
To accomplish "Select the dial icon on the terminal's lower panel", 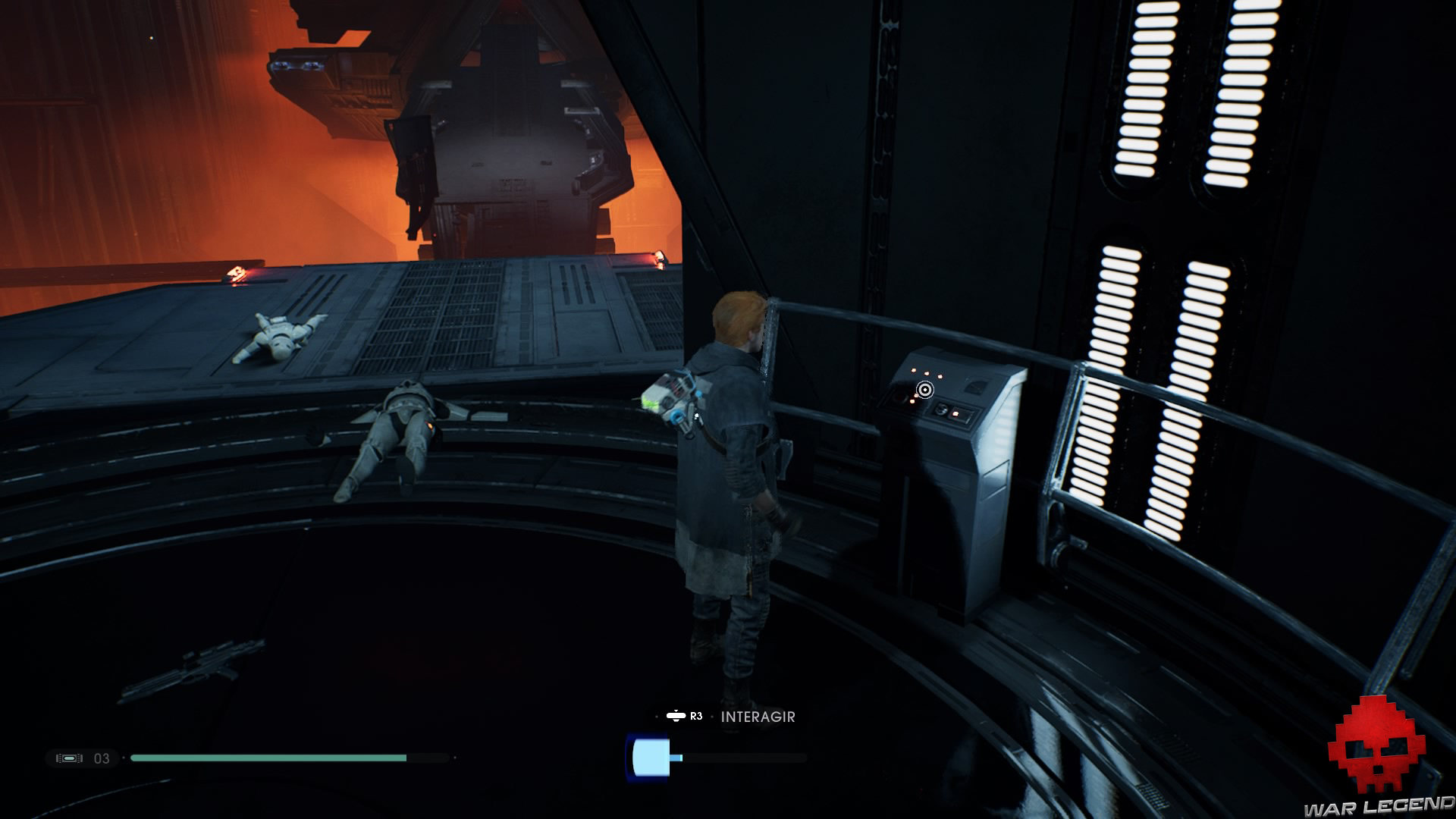I will (x=942, y=410).
